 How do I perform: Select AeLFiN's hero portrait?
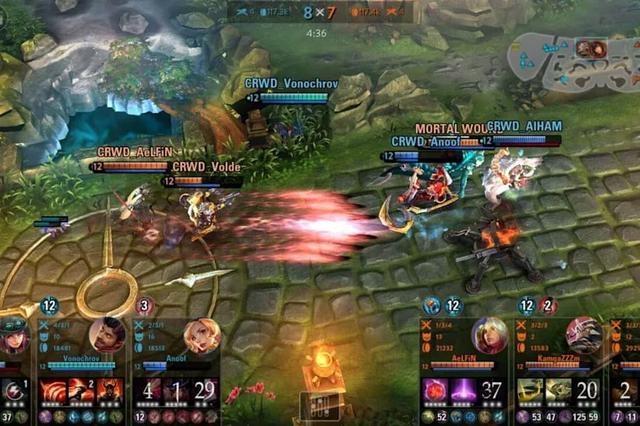[489, 335]
